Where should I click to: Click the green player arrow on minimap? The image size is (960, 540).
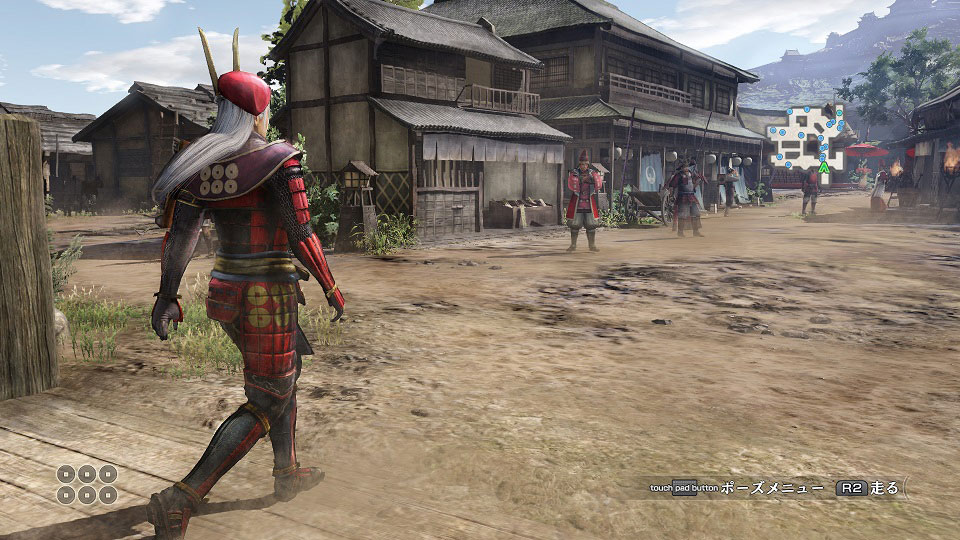point(824,168)
